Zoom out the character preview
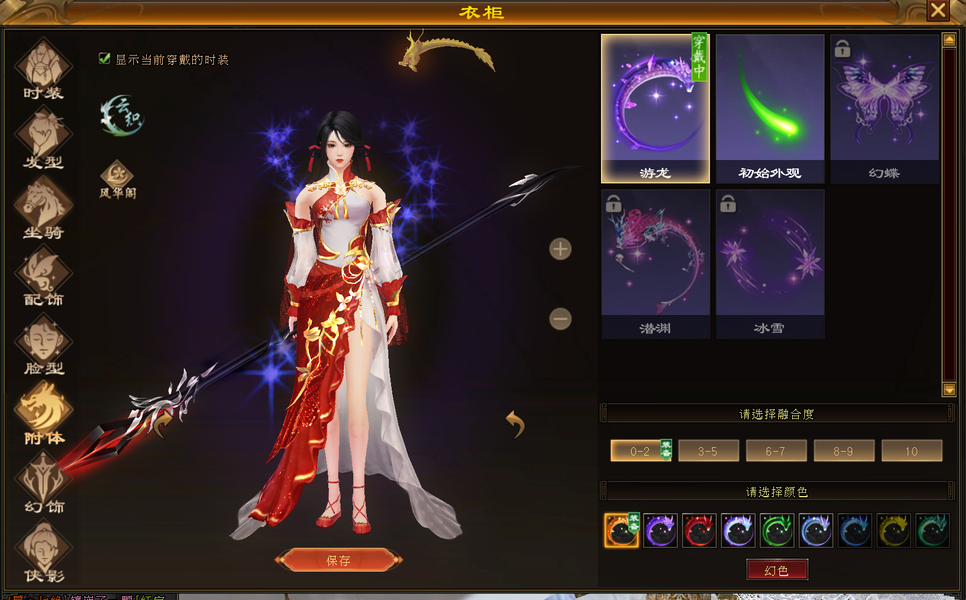Image resolution: width=966 pixels, height=600 pixels. (560, 319)
